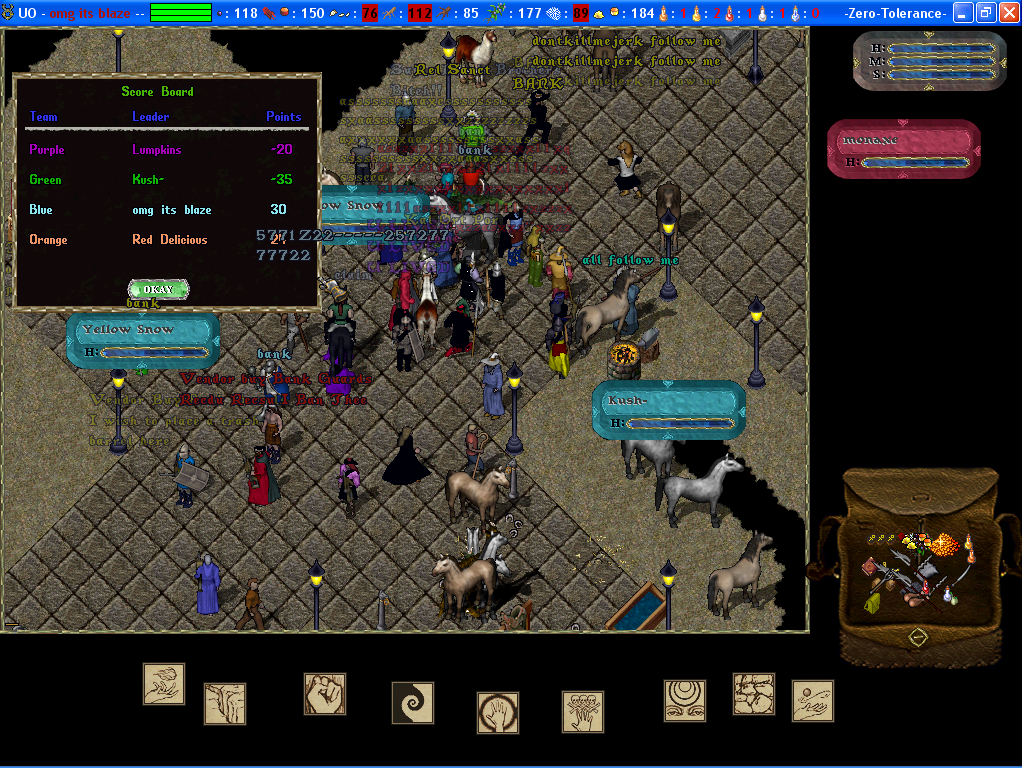This screenshot has width=1024, height=768.
Task: Trigger the three skulls over hand icon
Action: pos(583,711)
